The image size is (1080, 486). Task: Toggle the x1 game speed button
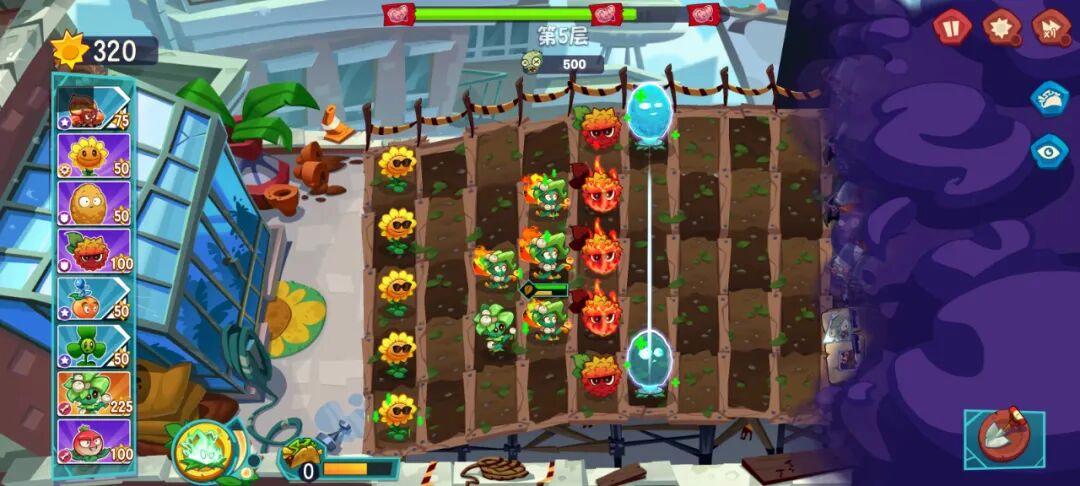(x=1051, y=27)
